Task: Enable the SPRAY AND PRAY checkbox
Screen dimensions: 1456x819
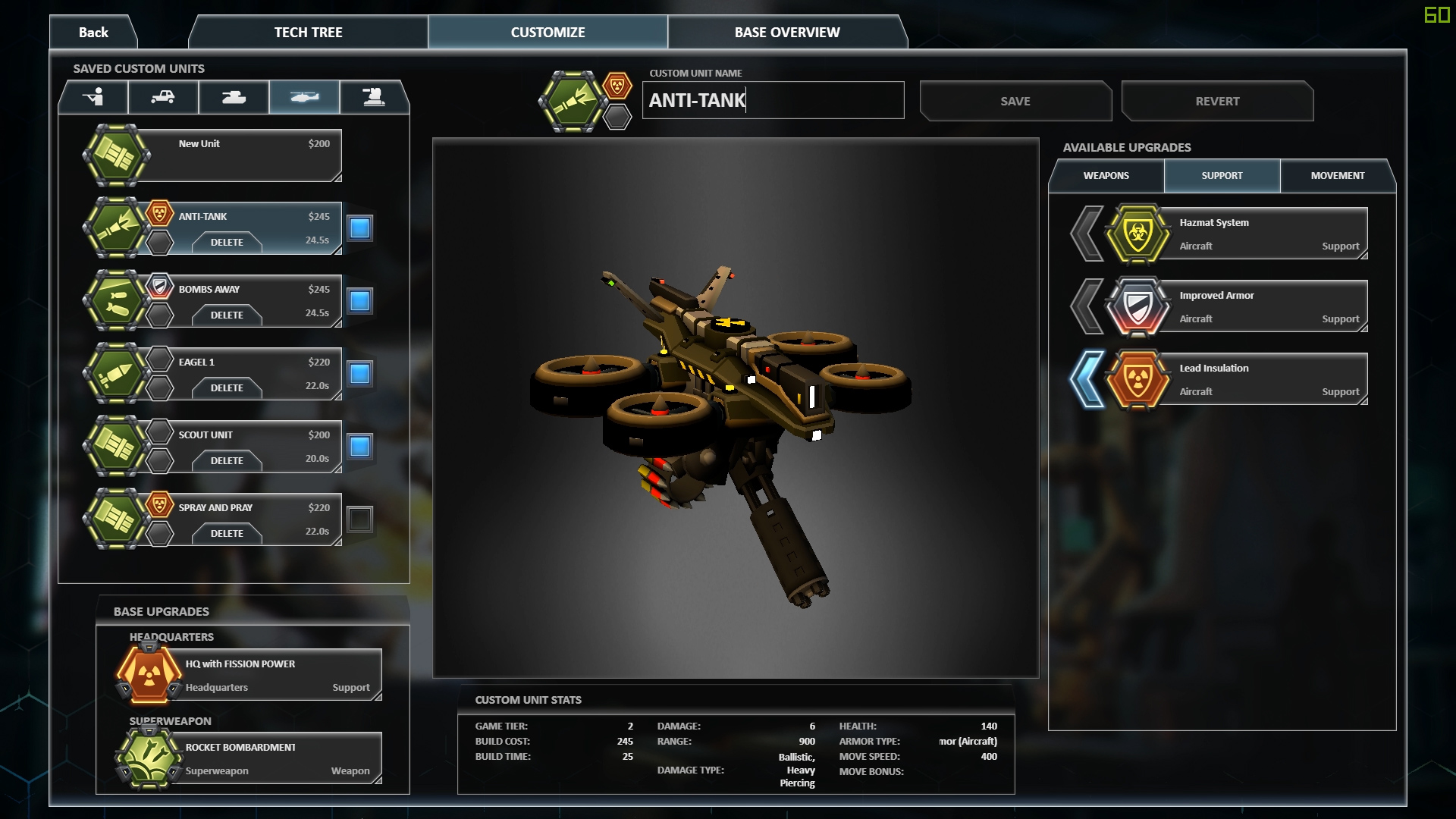Action: click(359, 519)
